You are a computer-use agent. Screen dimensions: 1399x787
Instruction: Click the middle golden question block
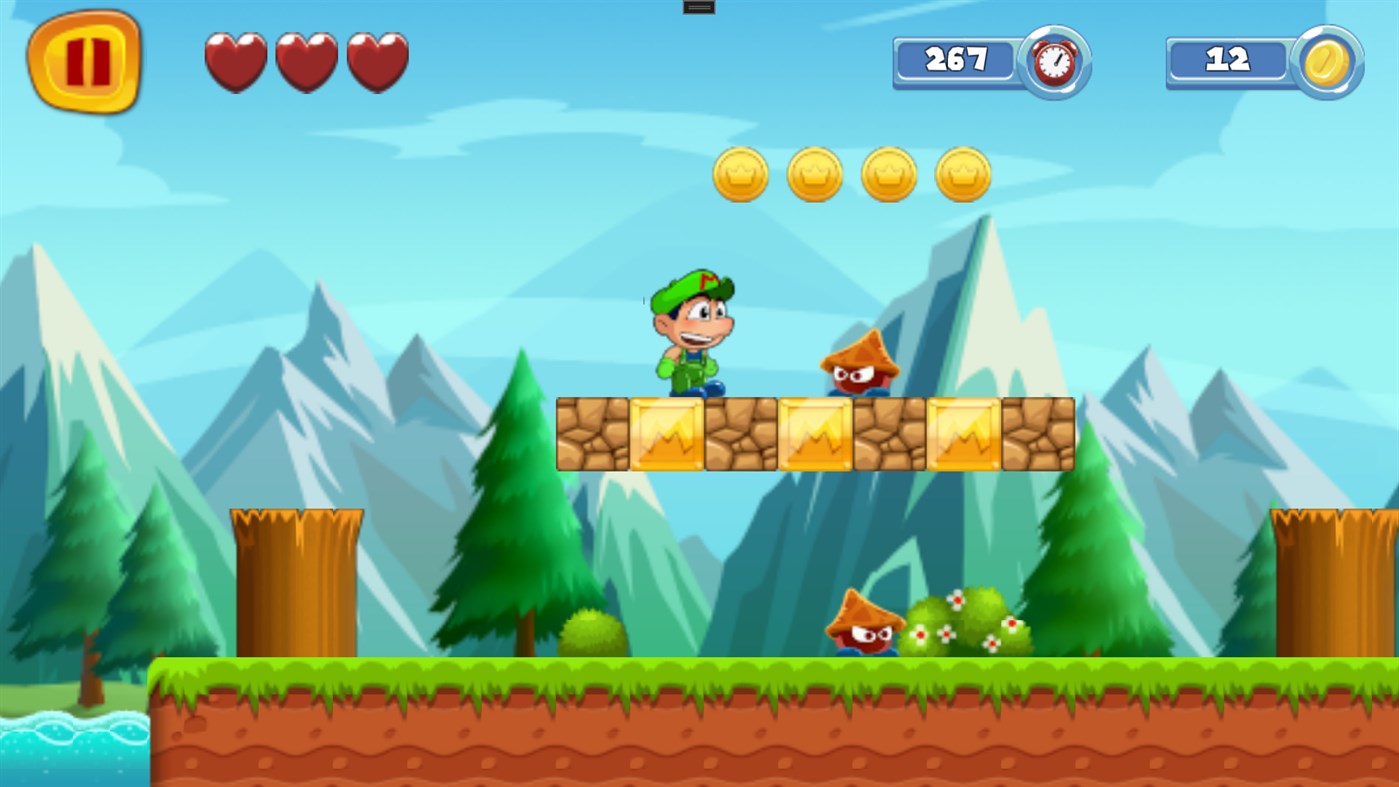click(815, 432)
